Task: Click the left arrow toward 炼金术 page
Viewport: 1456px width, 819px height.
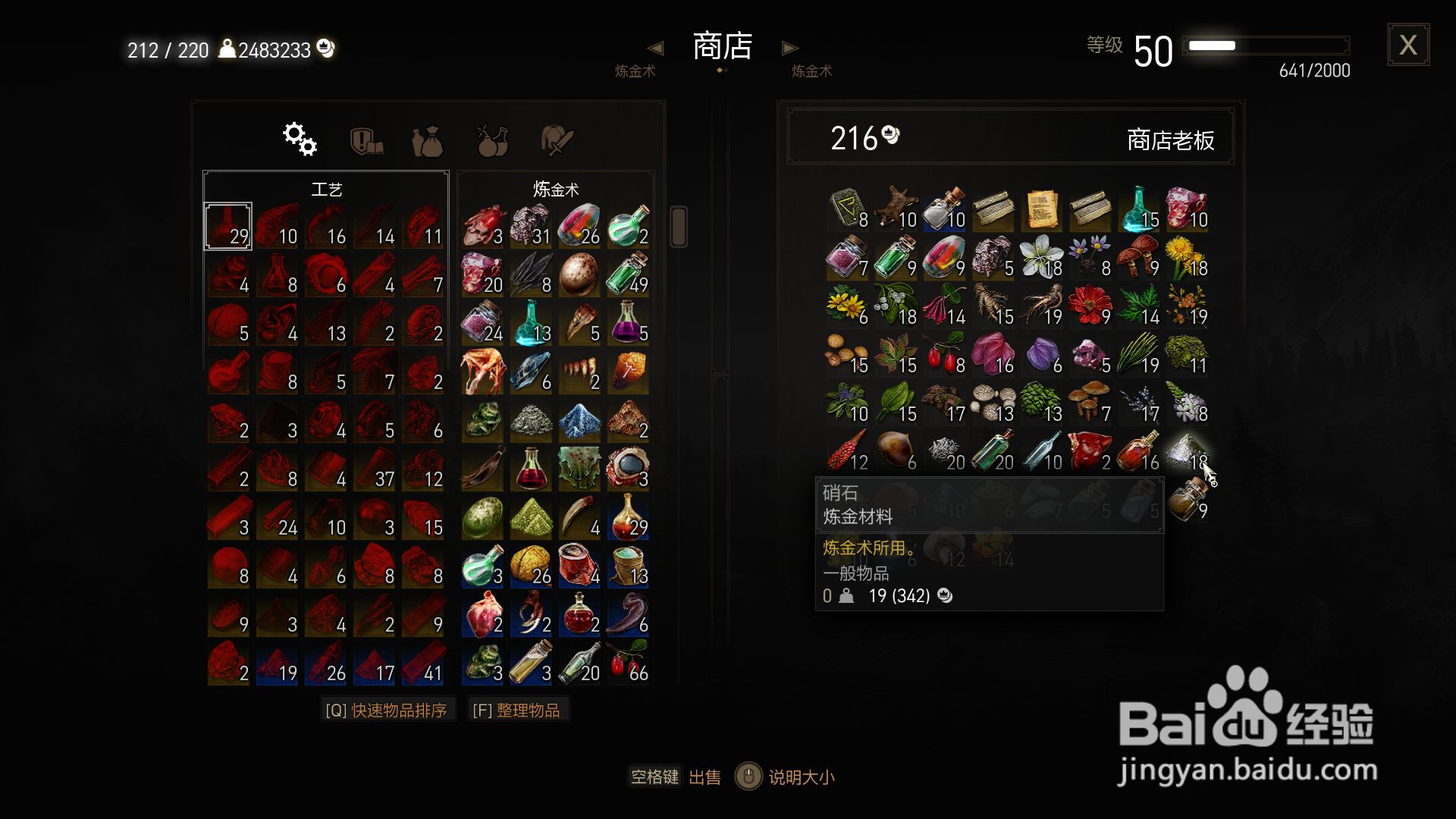Action: tap(655, 47)
